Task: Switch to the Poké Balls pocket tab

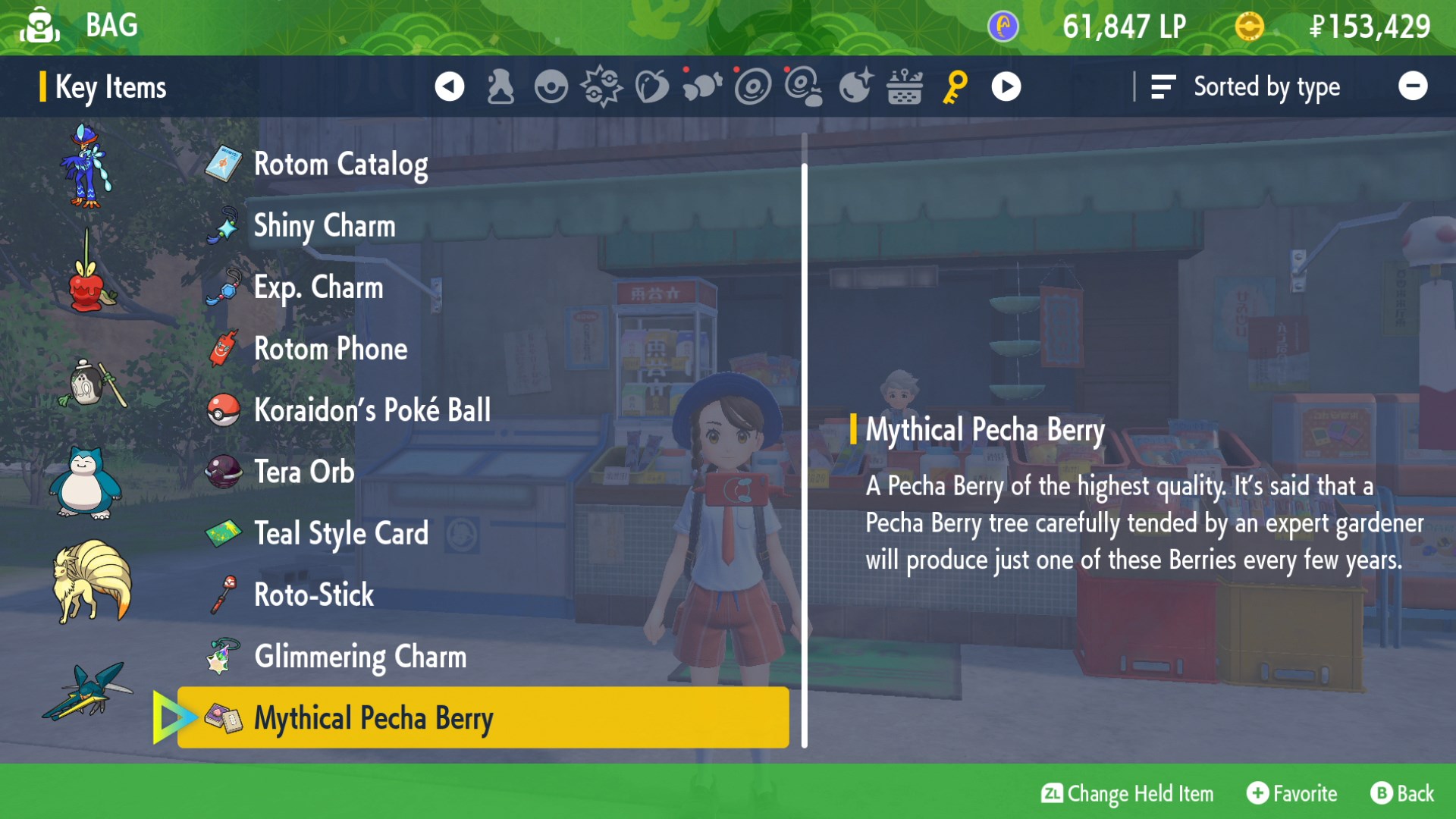Action: coord(551,86)
